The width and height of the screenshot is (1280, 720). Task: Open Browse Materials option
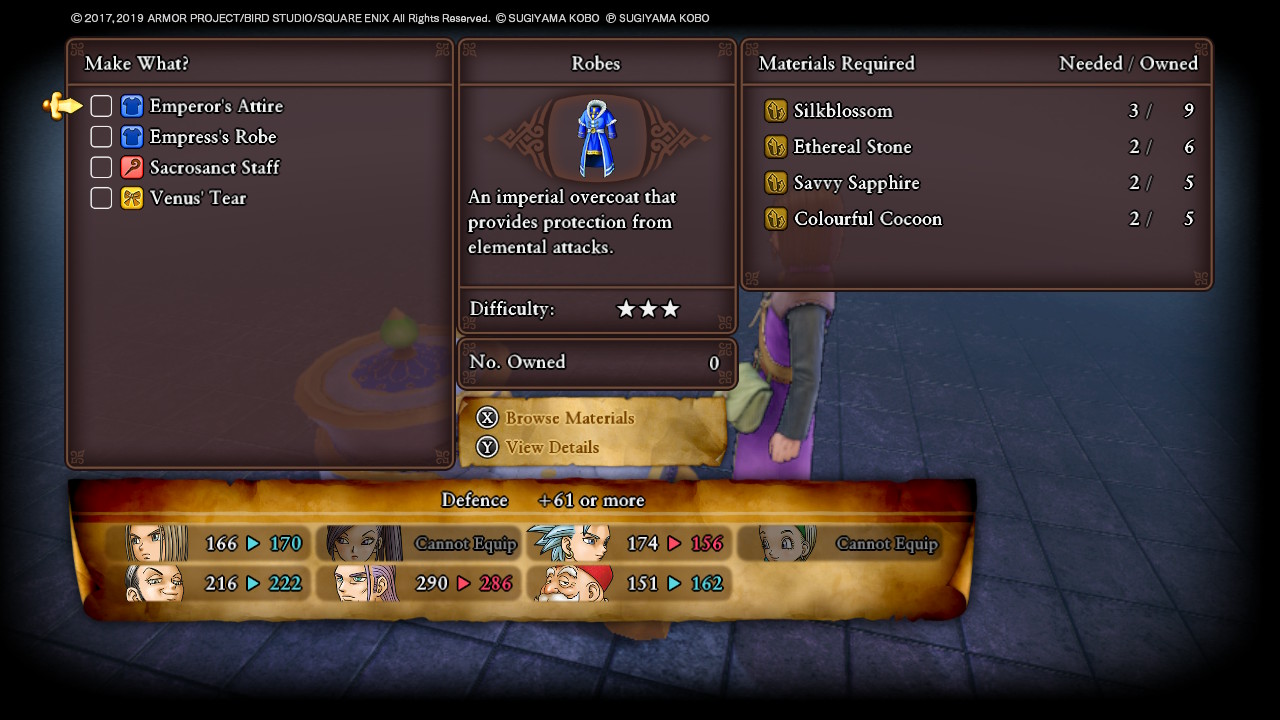point(568,418)
